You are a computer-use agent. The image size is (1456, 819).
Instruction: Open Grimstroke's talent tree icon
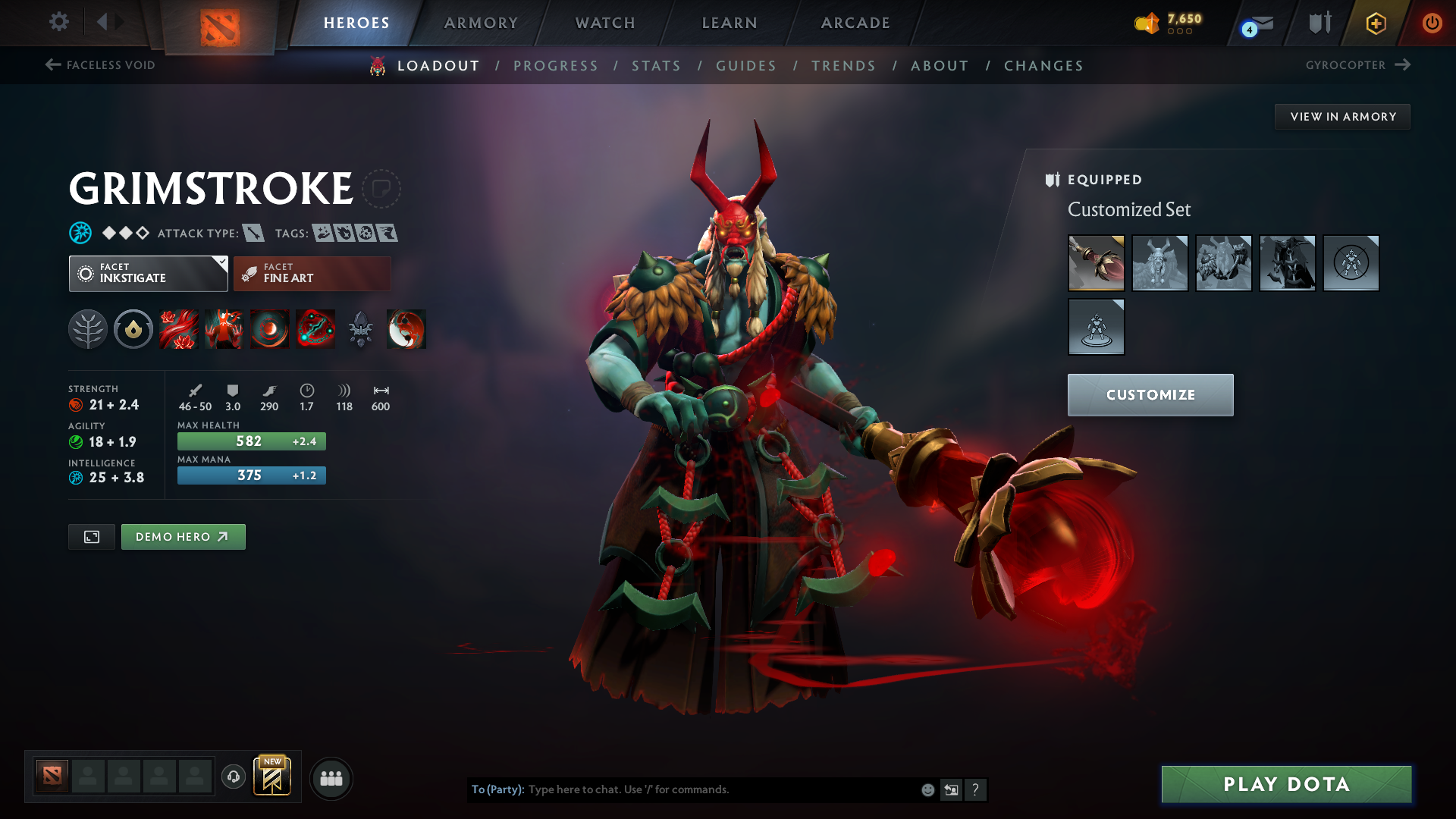tap(88, 329)
